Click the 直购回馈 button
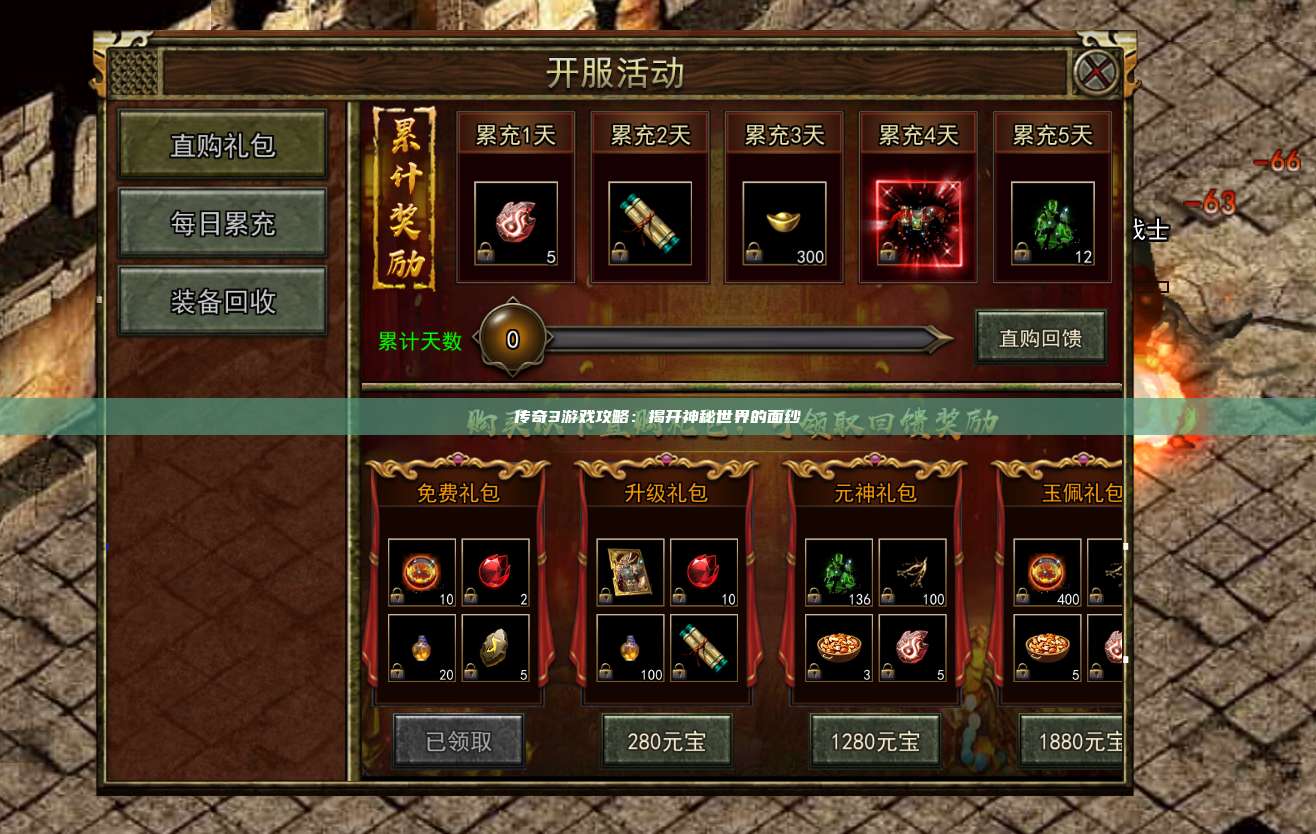 1040,337
